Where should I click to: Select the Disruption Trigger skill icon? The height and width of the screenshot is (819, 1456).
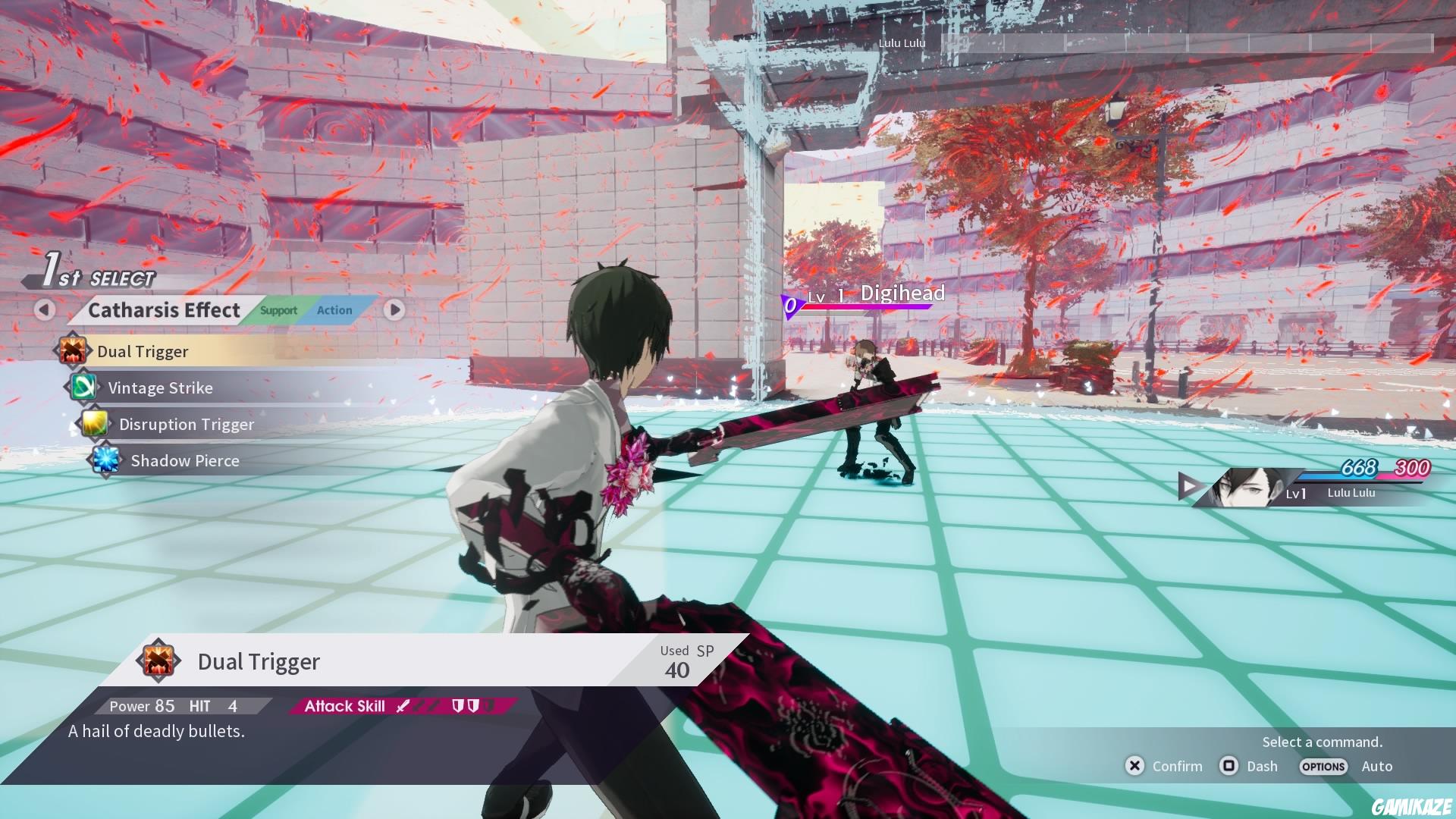click(96, 424)
